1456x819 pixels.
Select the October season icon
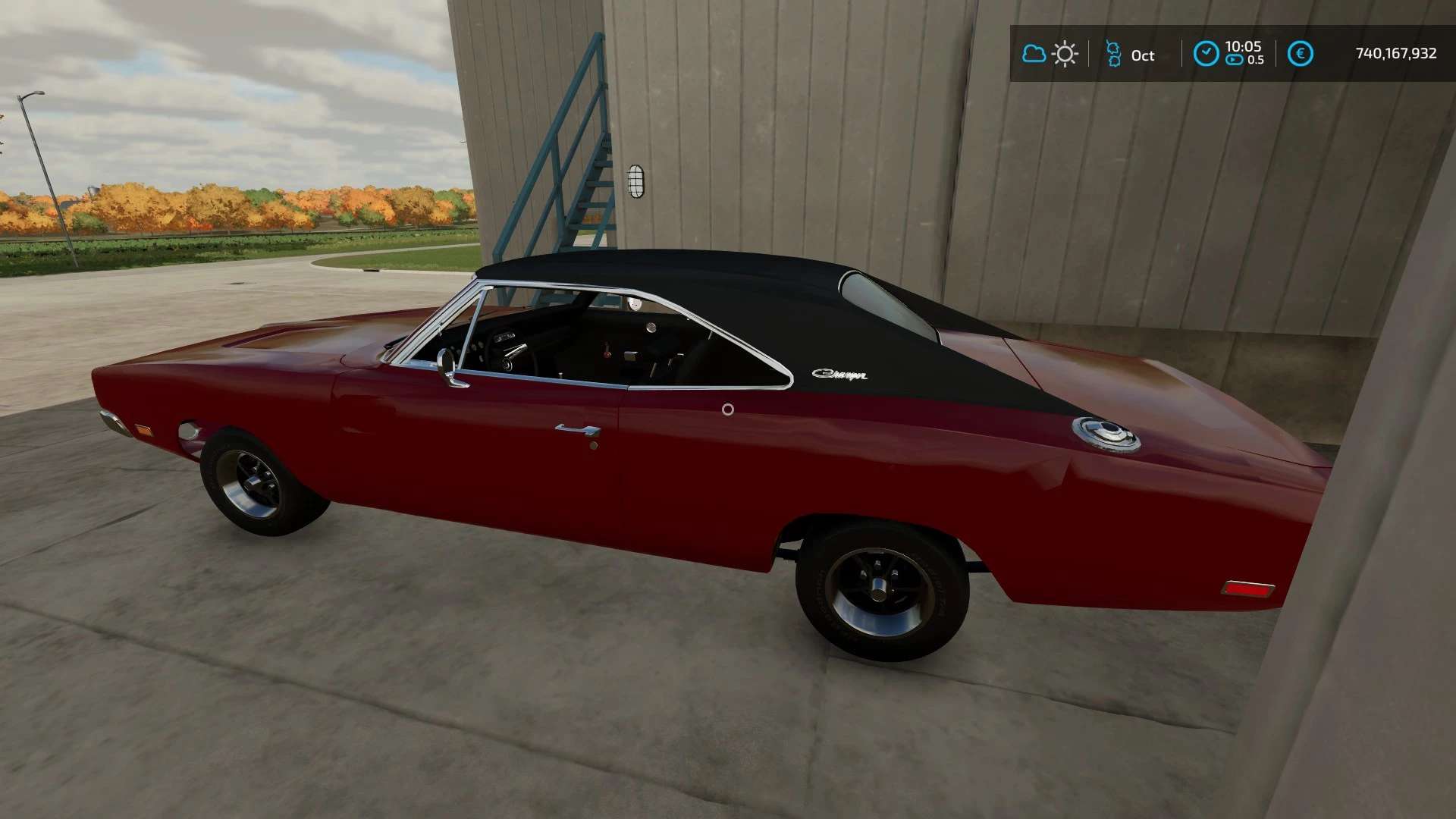point(1113,54)
